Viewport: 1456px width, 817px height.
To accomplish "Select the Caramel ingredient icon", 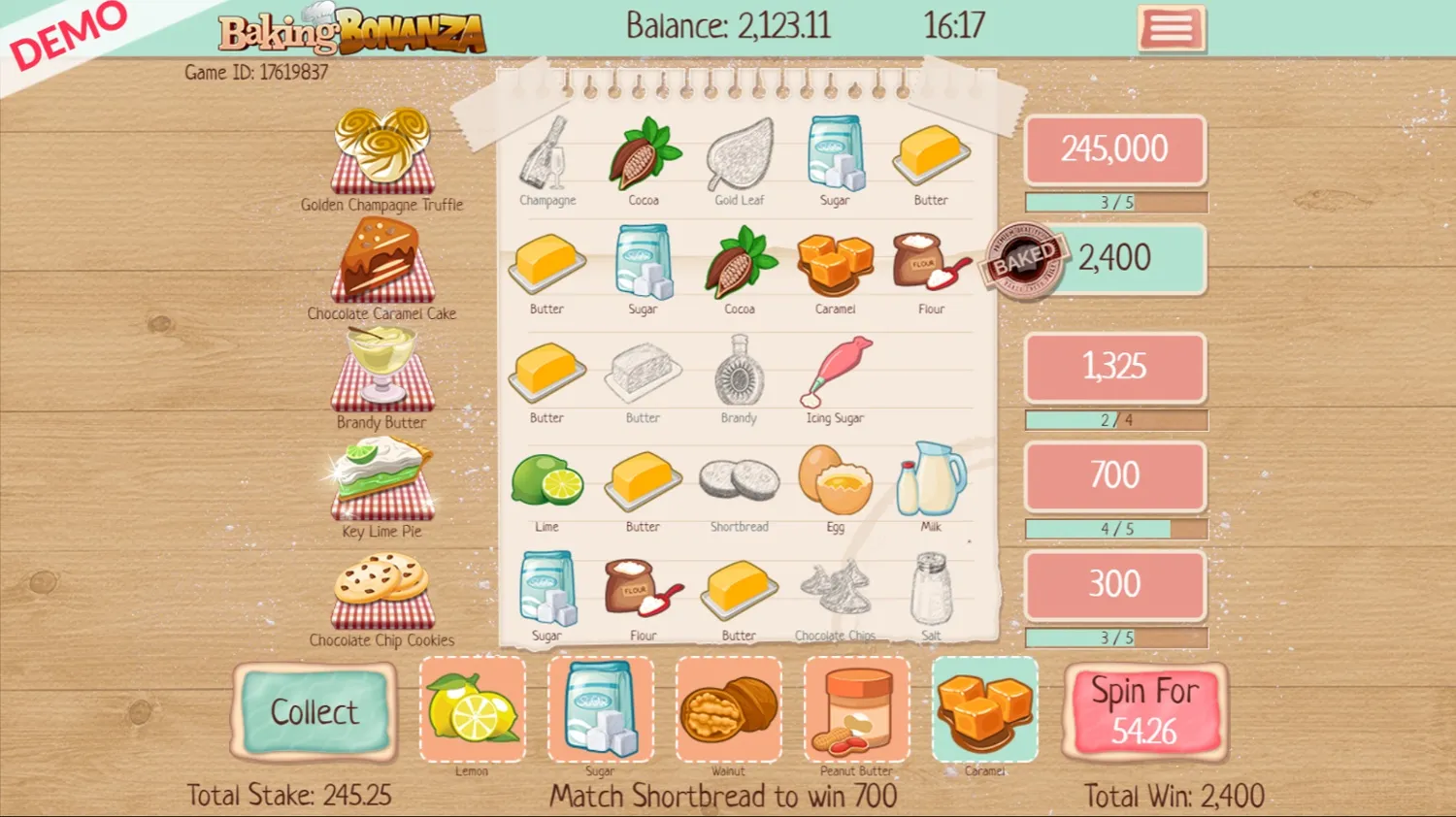I will coord(985,708).
